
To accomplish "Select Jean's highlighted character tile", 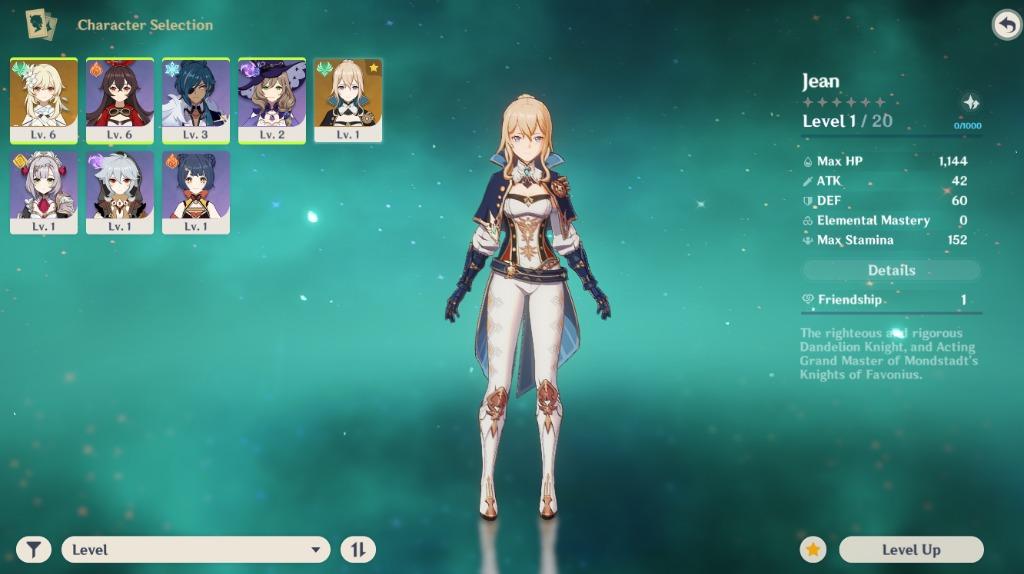I will pos(348,98).
